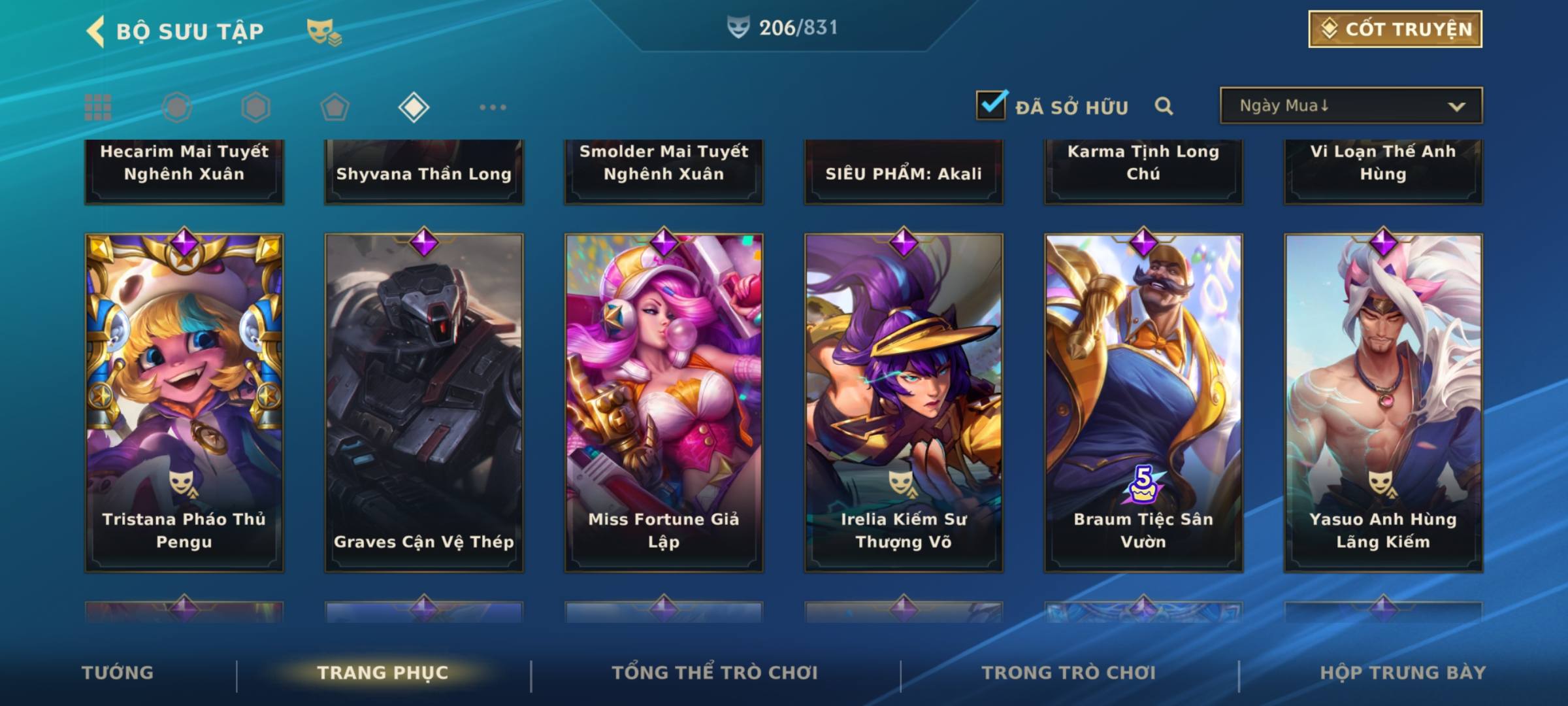
Task: Select Tristana Pháo Thủ Pengu skin
Action: coord(184,402)
